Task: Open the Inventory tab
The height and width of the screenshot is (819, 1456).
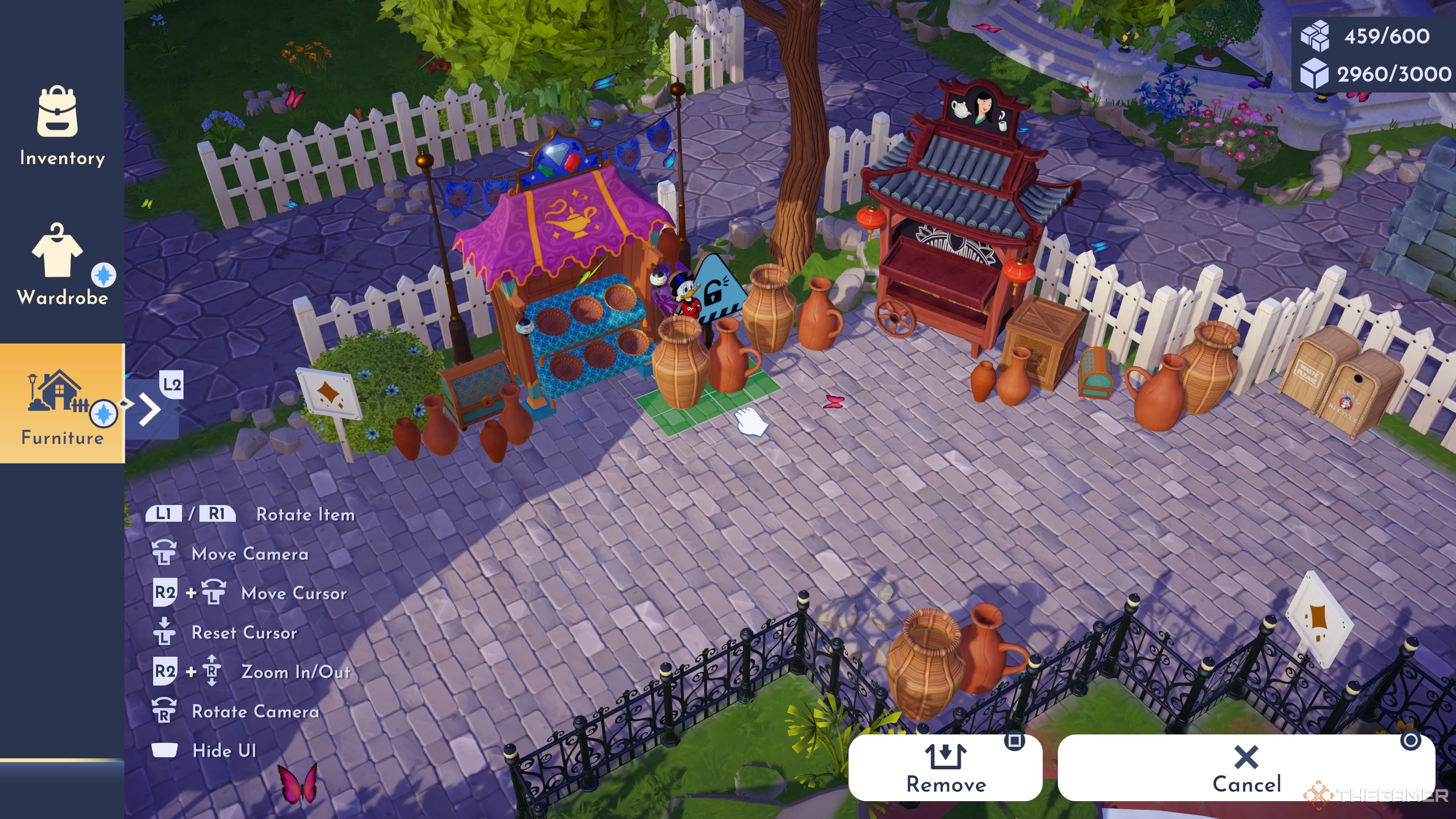Action: tap(61, 126)
